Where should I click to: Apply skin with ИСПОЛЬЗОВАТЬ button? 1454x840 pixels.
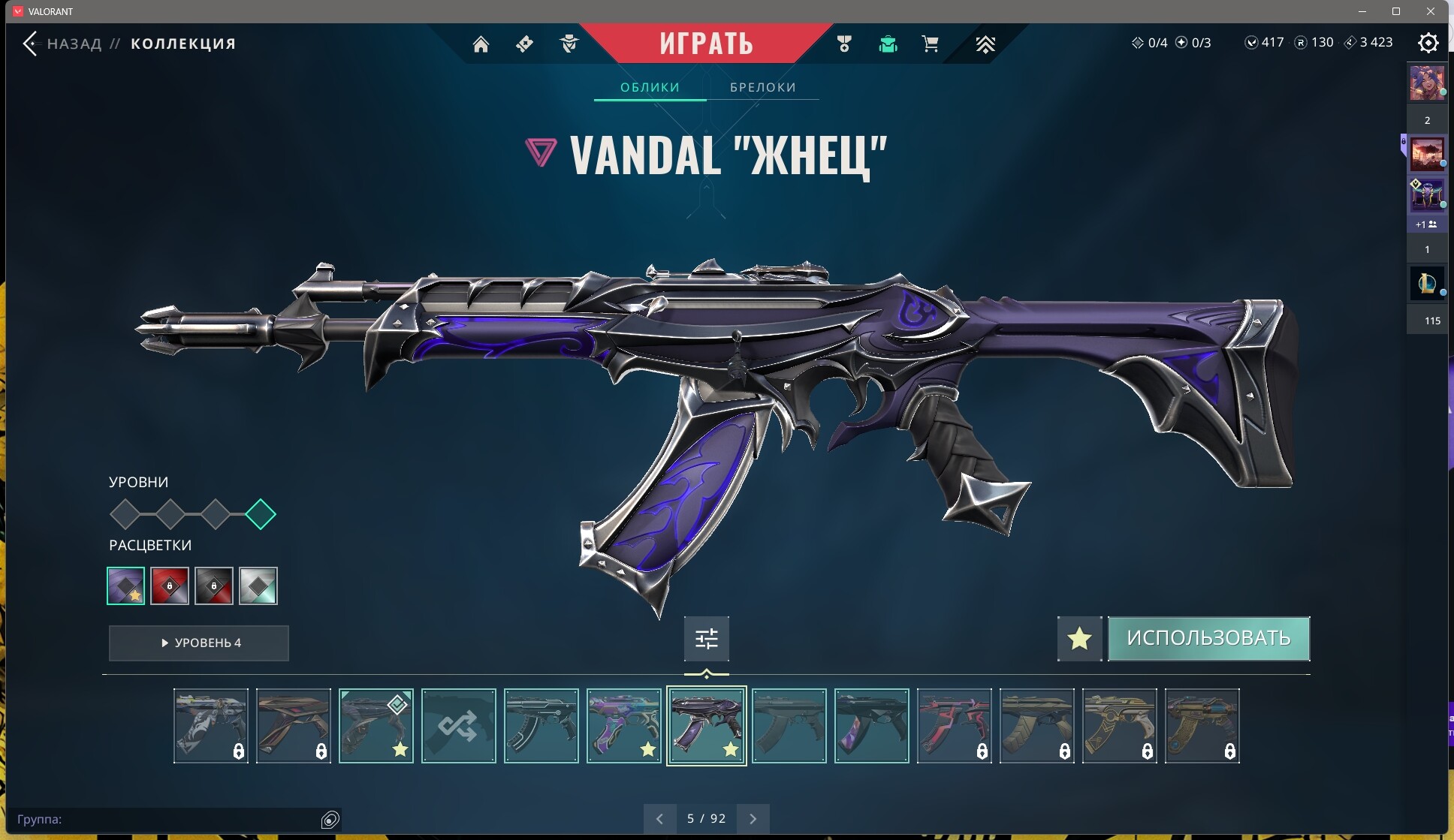[1208, 638]
